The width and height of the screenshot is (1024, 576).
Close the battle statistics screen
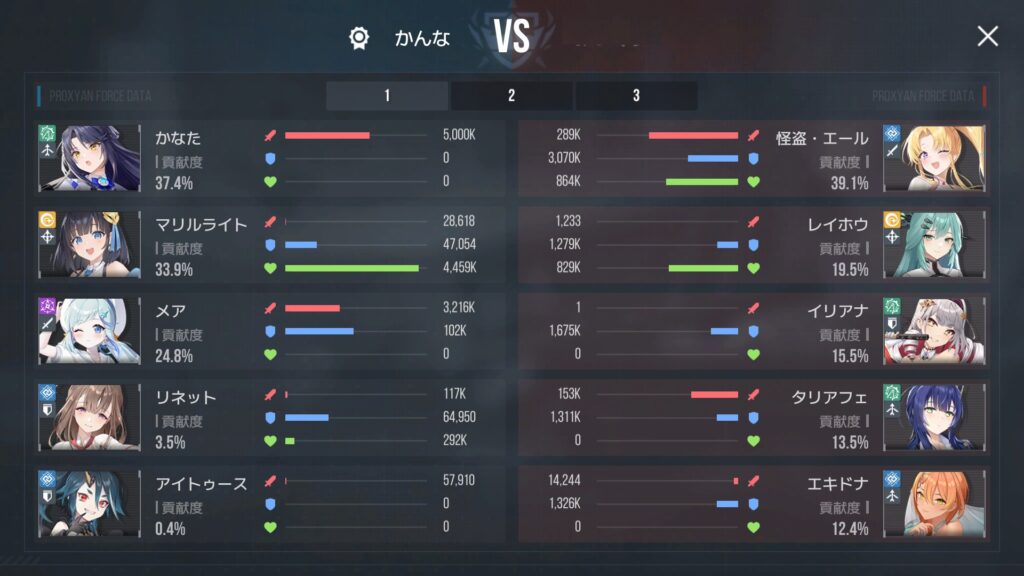(x=987, y=37)
